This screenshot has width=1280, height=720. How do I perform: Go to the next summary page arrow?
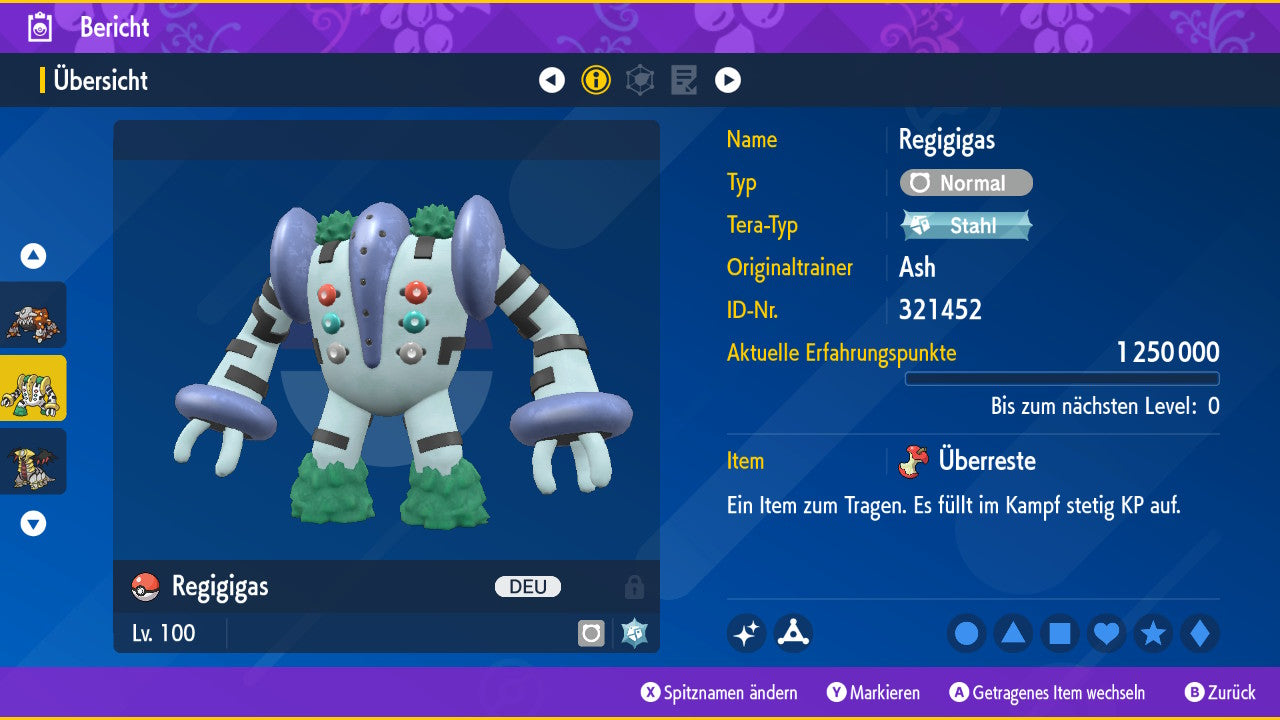pos(728,80)
